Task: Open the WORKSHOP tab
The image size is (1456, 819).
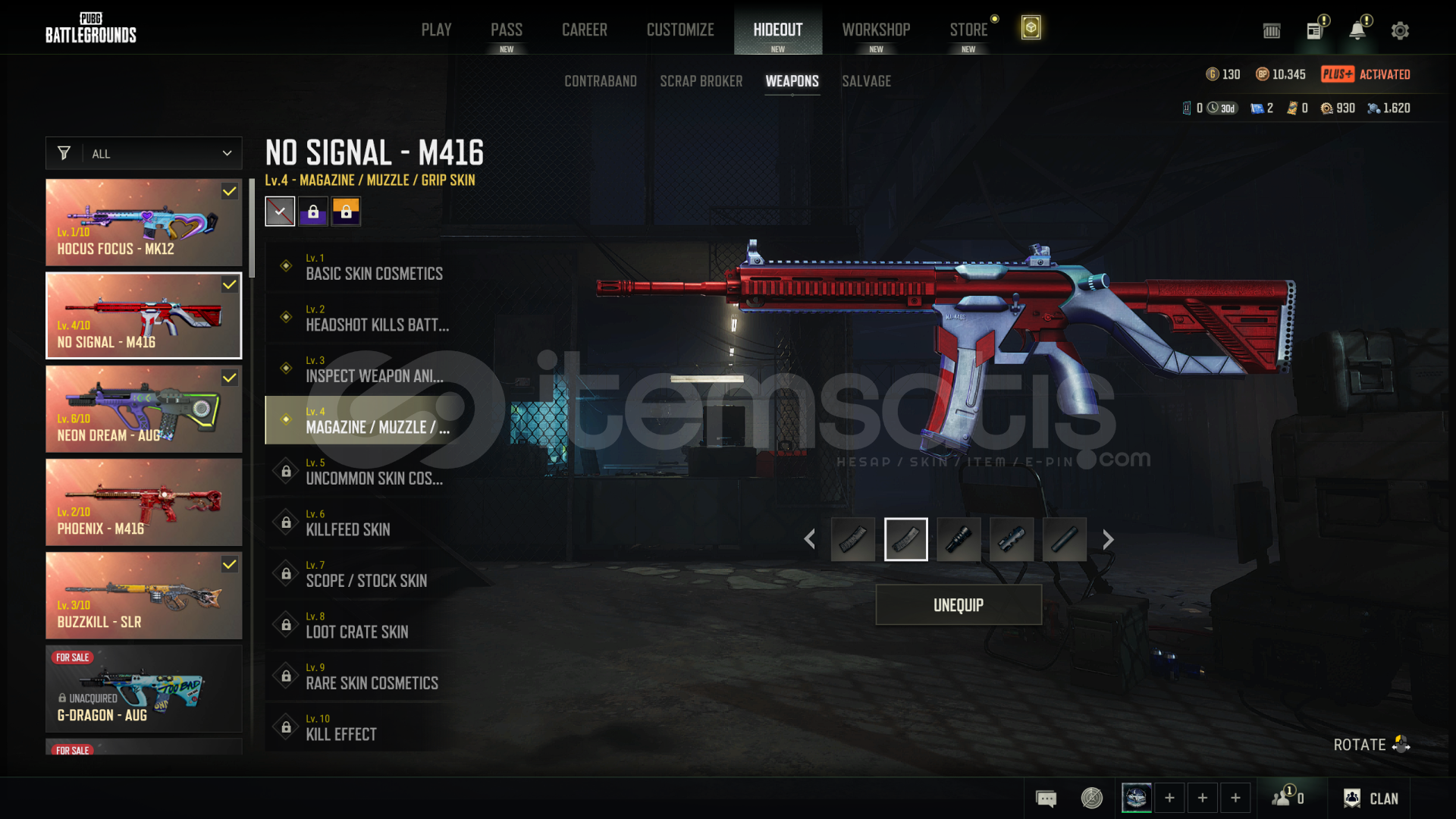Action: pyautogui.click(x=876, y=30)
